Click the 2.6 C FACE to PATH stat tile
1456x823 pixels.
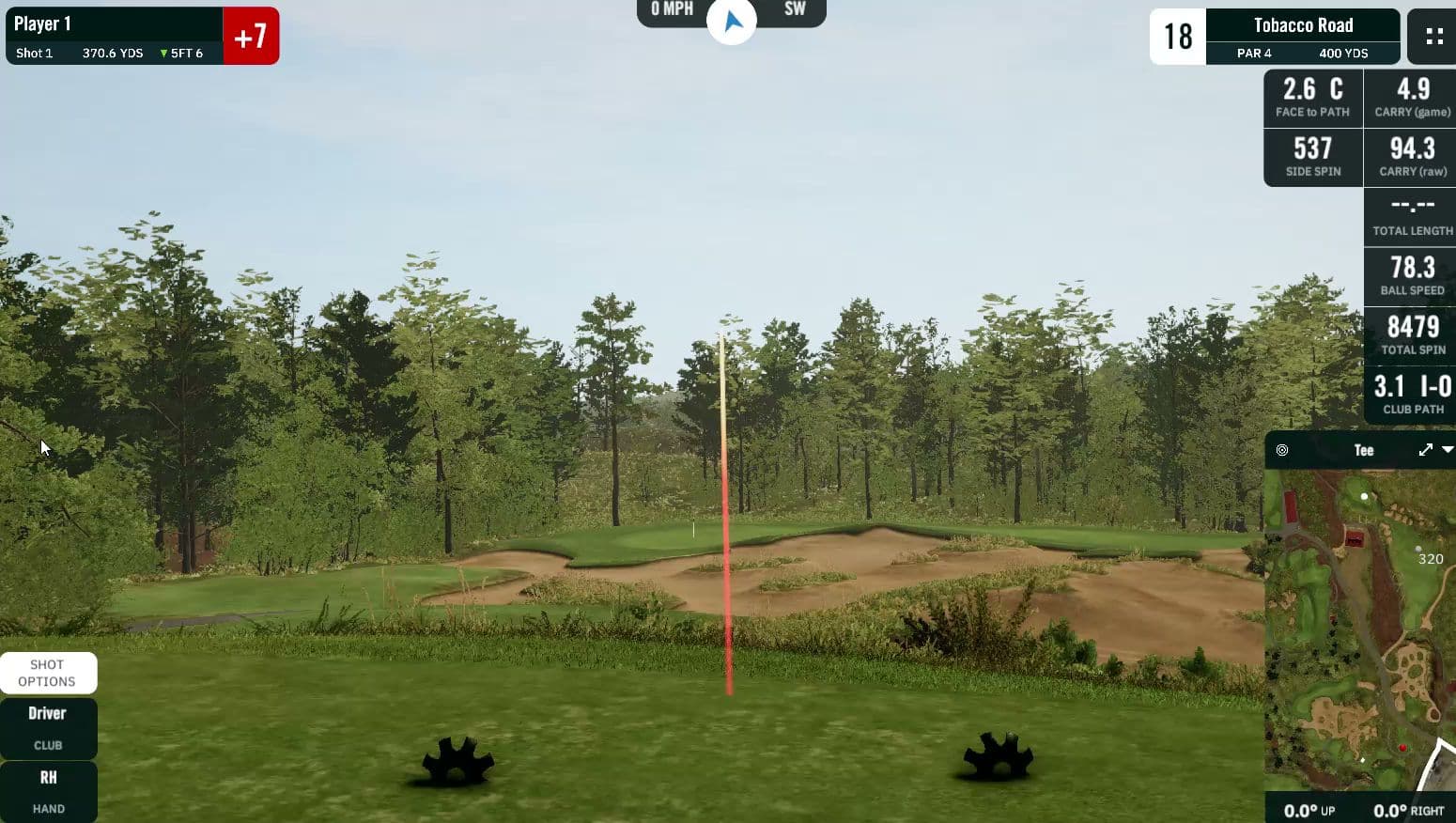click(x=1311, y=98)
